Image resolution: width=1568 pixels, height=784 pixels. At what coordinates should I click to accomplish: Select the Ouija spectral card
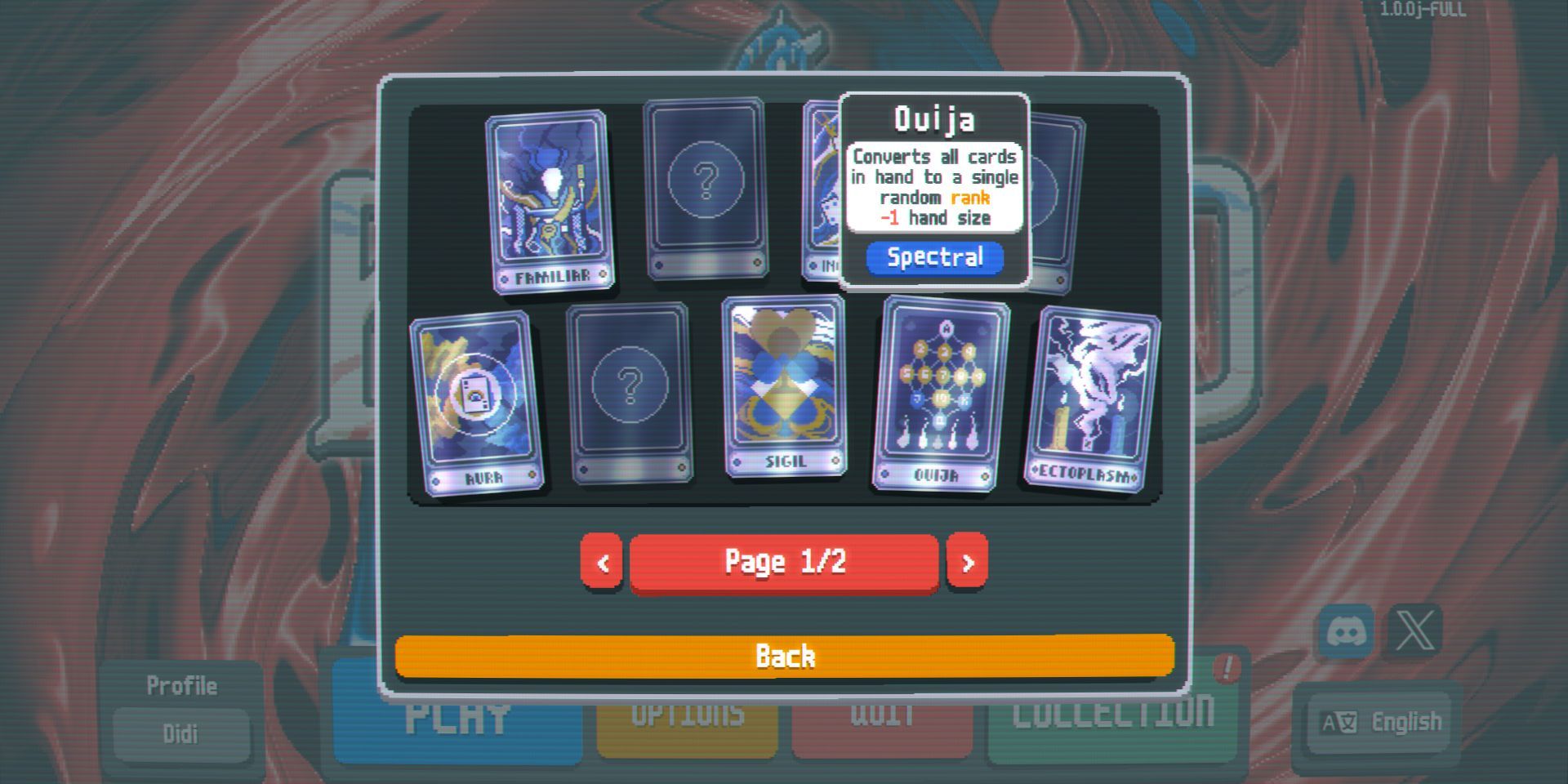coord(939,392)
